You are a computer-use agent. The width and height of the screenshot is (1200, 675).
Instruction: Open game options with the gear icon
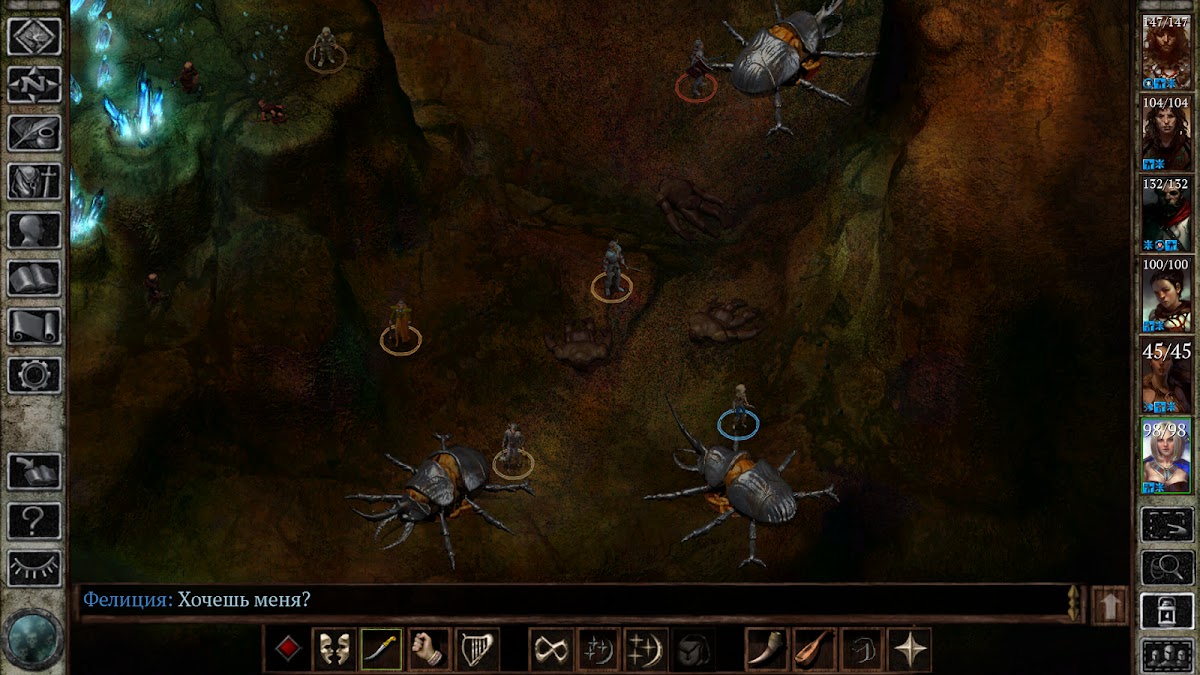[x=34, y=375]
